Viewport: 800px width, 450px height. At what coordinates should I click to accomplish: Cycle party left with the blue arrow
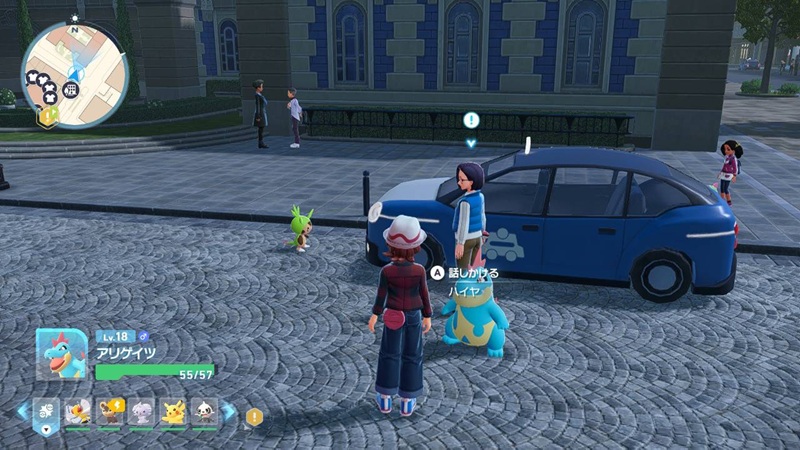22,412
